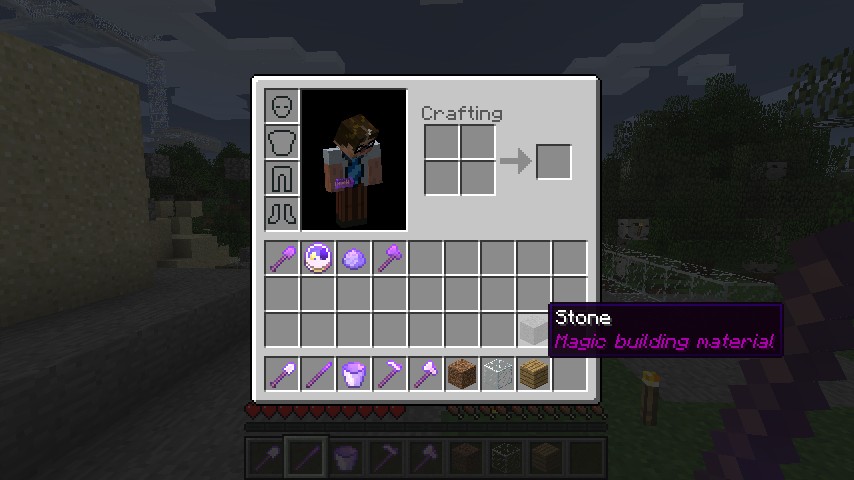Screen dimensions: 854x480
Task: Choose the leggings armor slot
Action: click(x=282, y=178)
